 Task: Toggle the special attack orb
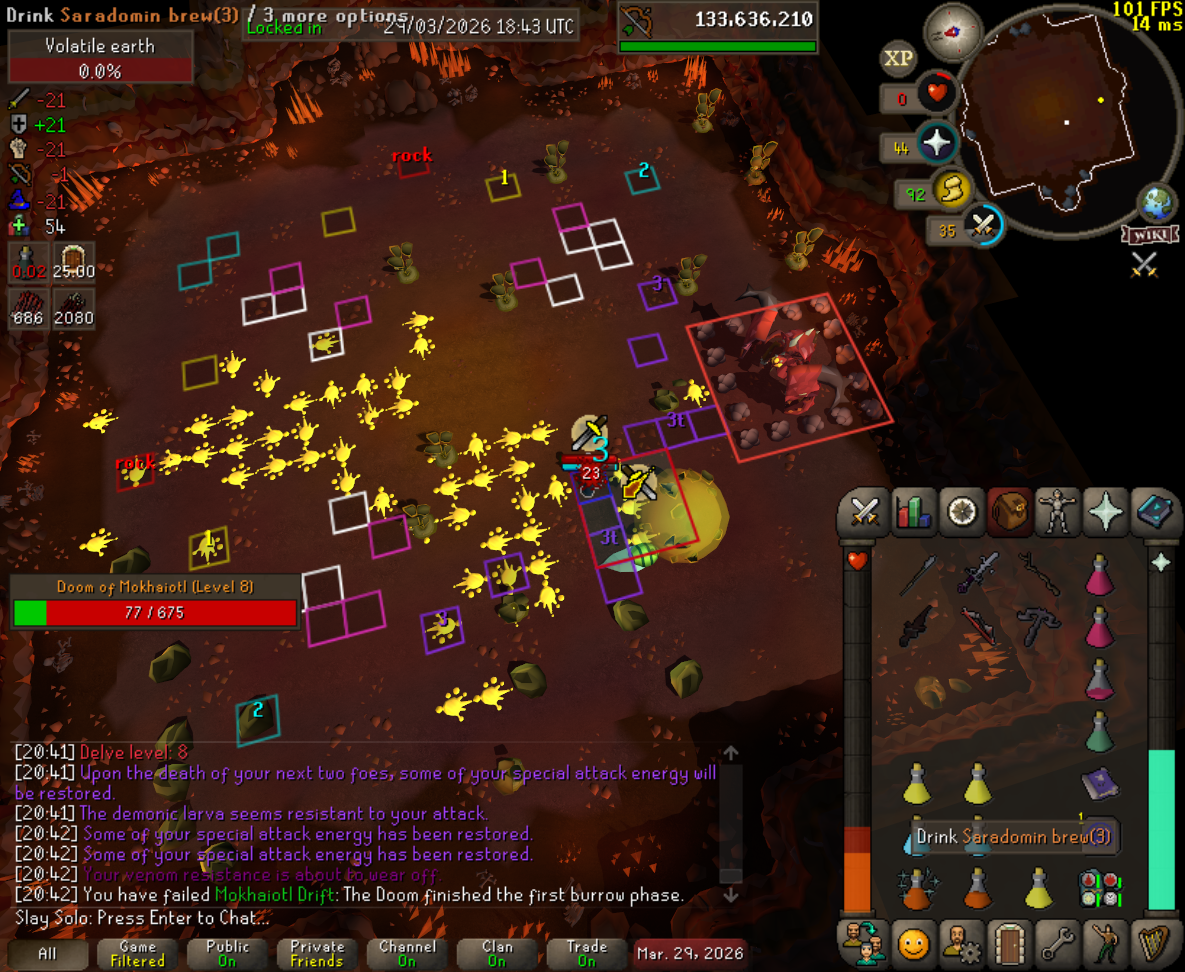982,226
